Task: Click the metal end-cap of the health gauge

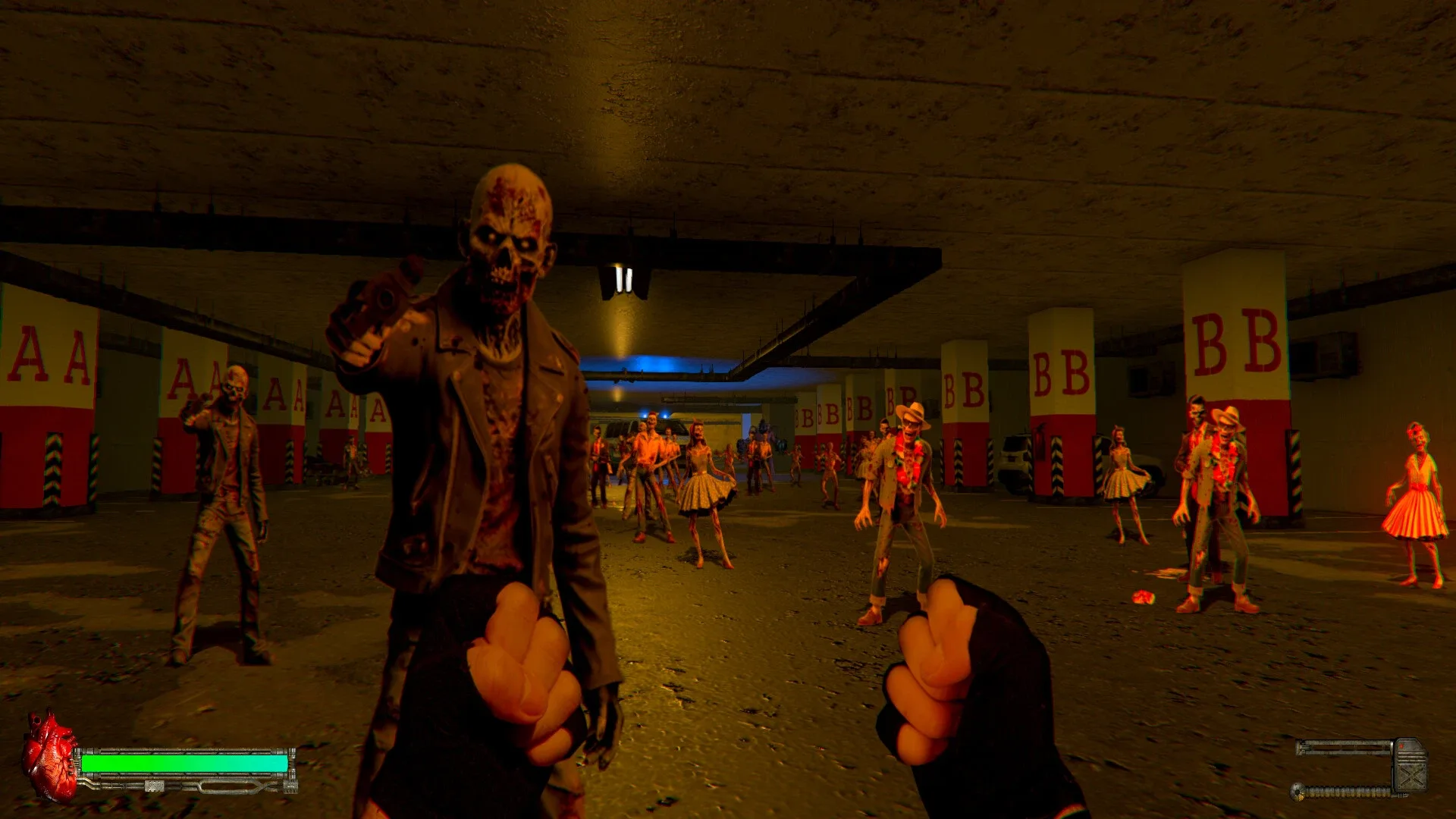Action: click(x=292, y=760)
